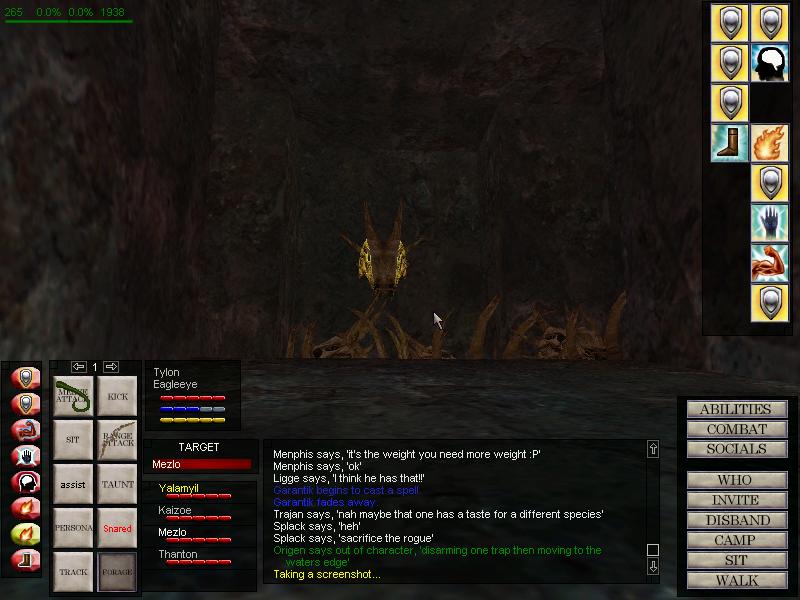
Task: Open the Combat panel
Action: tap(735, 429)
